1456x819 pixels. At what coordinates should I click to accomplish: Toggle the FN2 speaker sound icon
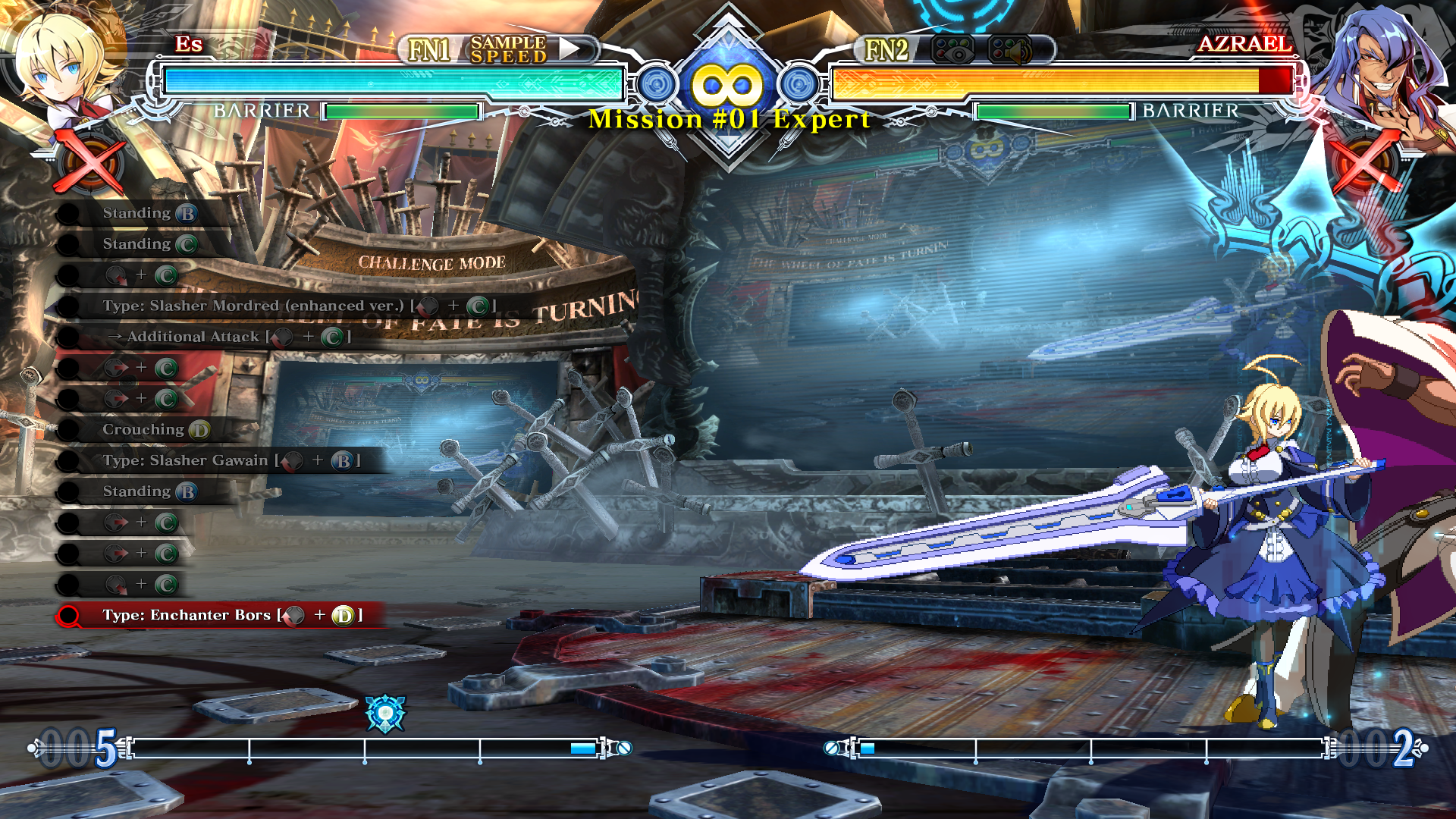click(x=1010, y=51)
